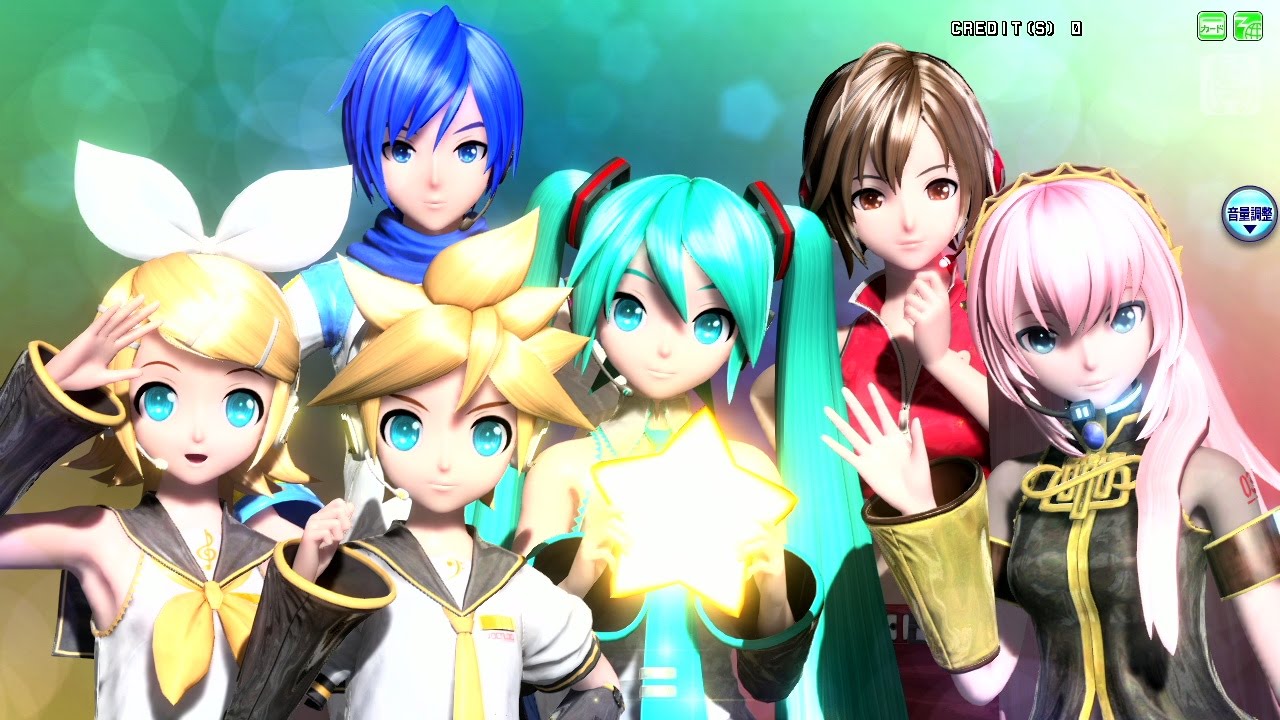
Task: Expand the volume adjustment panel via its down arrow
Action: tap(1249, 228)
